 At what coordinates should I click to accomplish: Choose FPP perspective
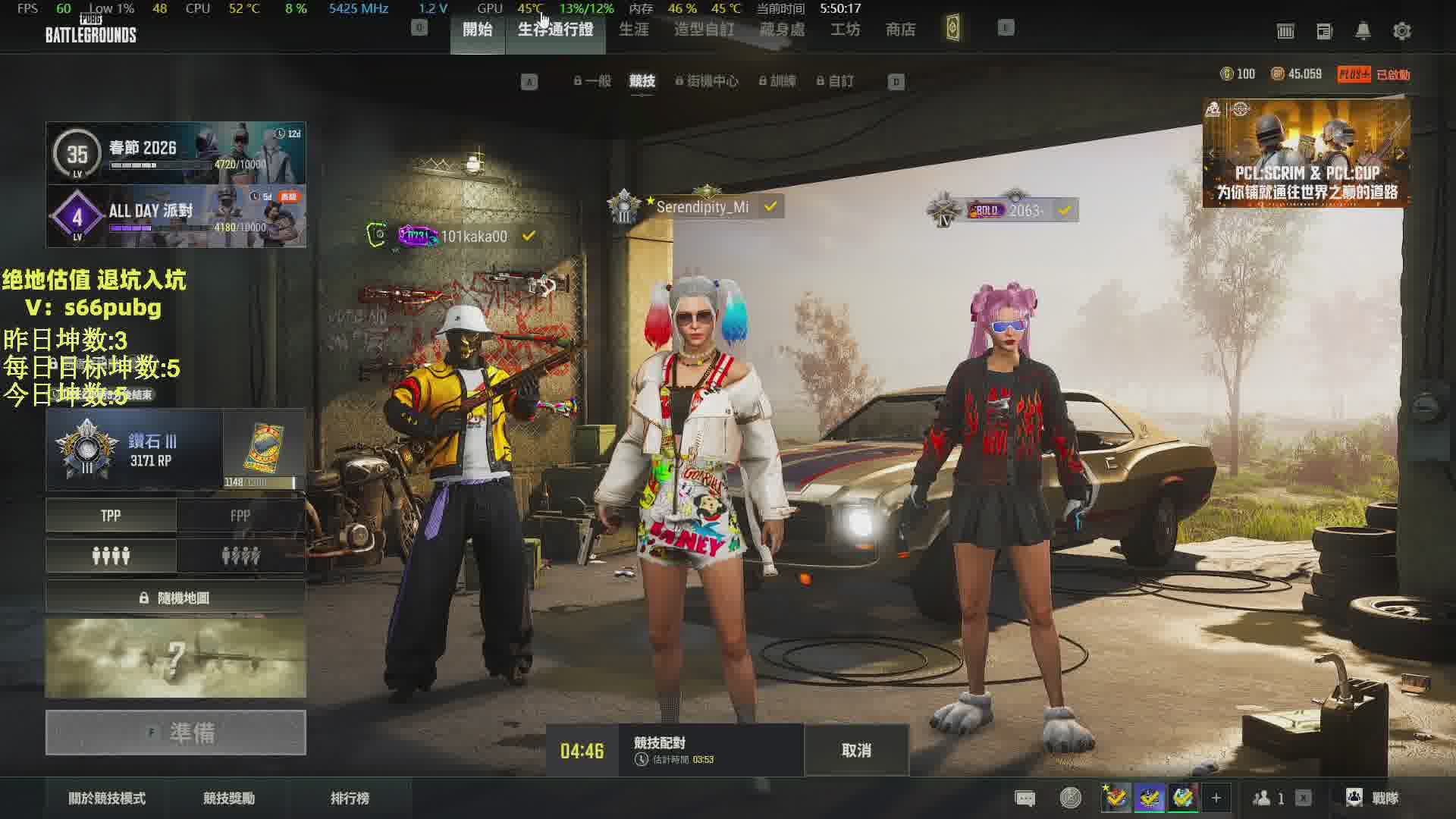coord(240,516)
